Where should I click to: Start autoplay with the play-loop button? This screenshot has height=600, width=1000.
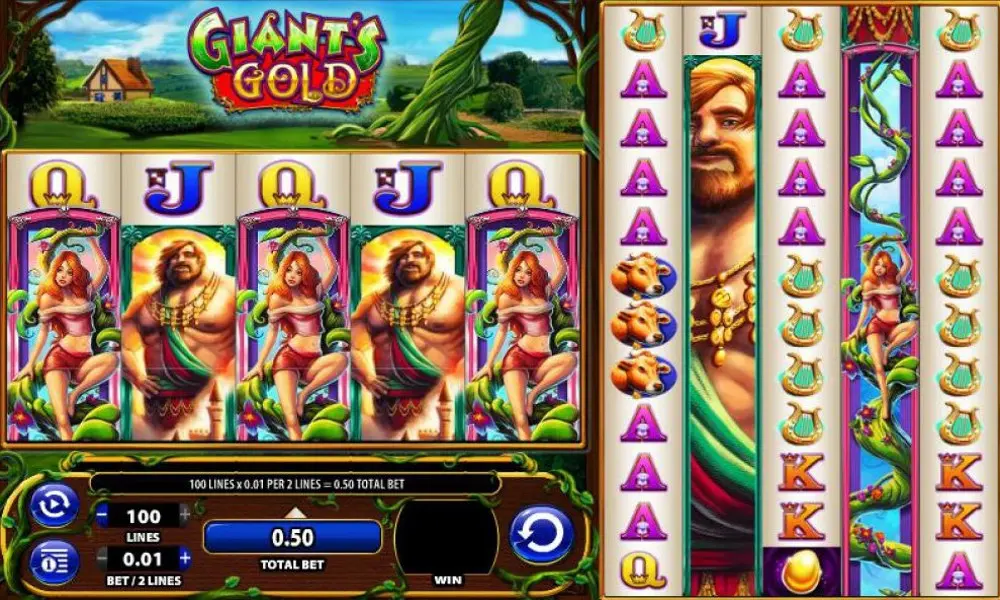pyautogui.click(x=53, y=505)
